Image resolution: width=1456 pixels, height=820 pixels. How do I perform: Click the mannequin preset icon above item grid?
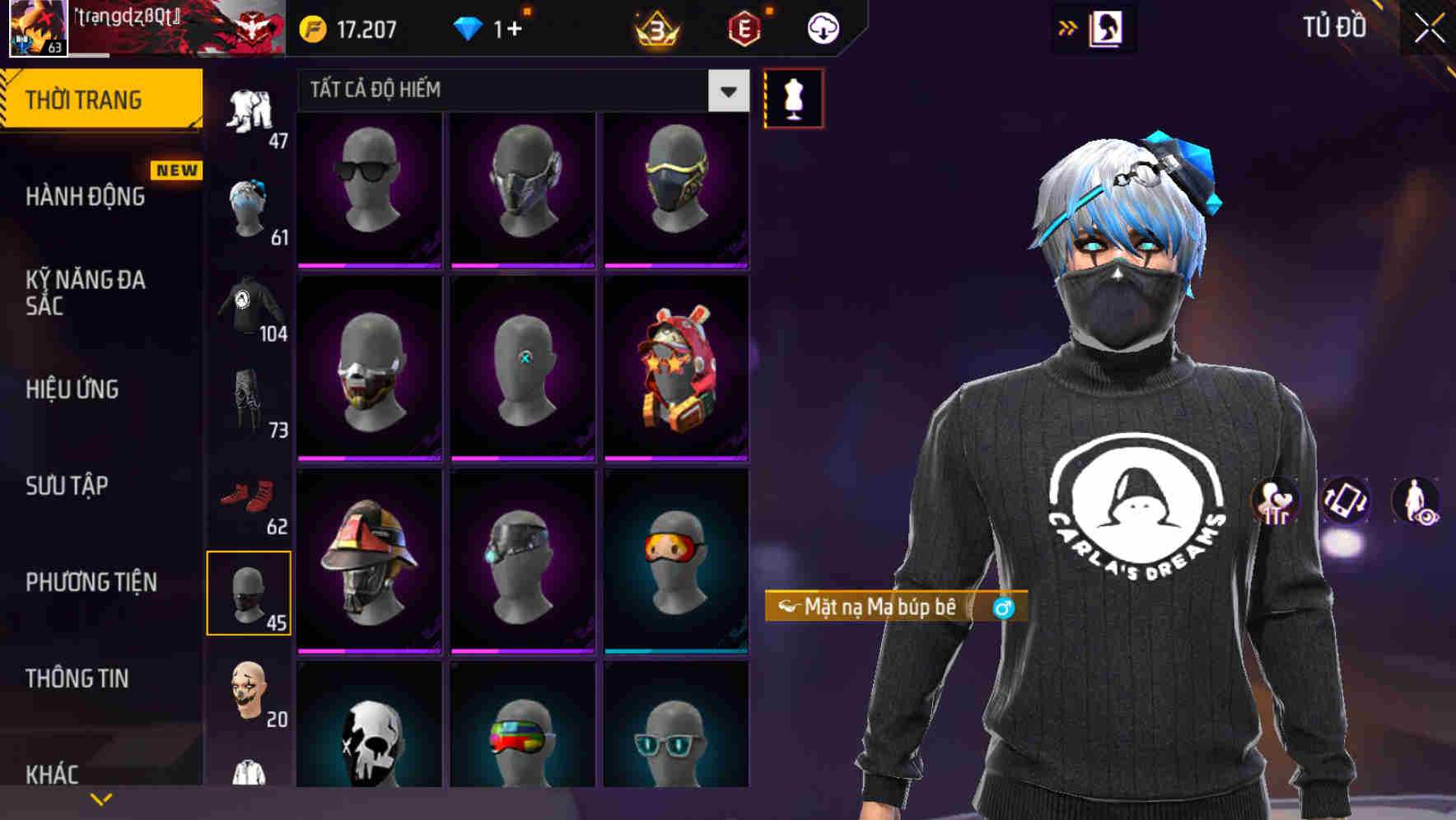coord(793,96)
